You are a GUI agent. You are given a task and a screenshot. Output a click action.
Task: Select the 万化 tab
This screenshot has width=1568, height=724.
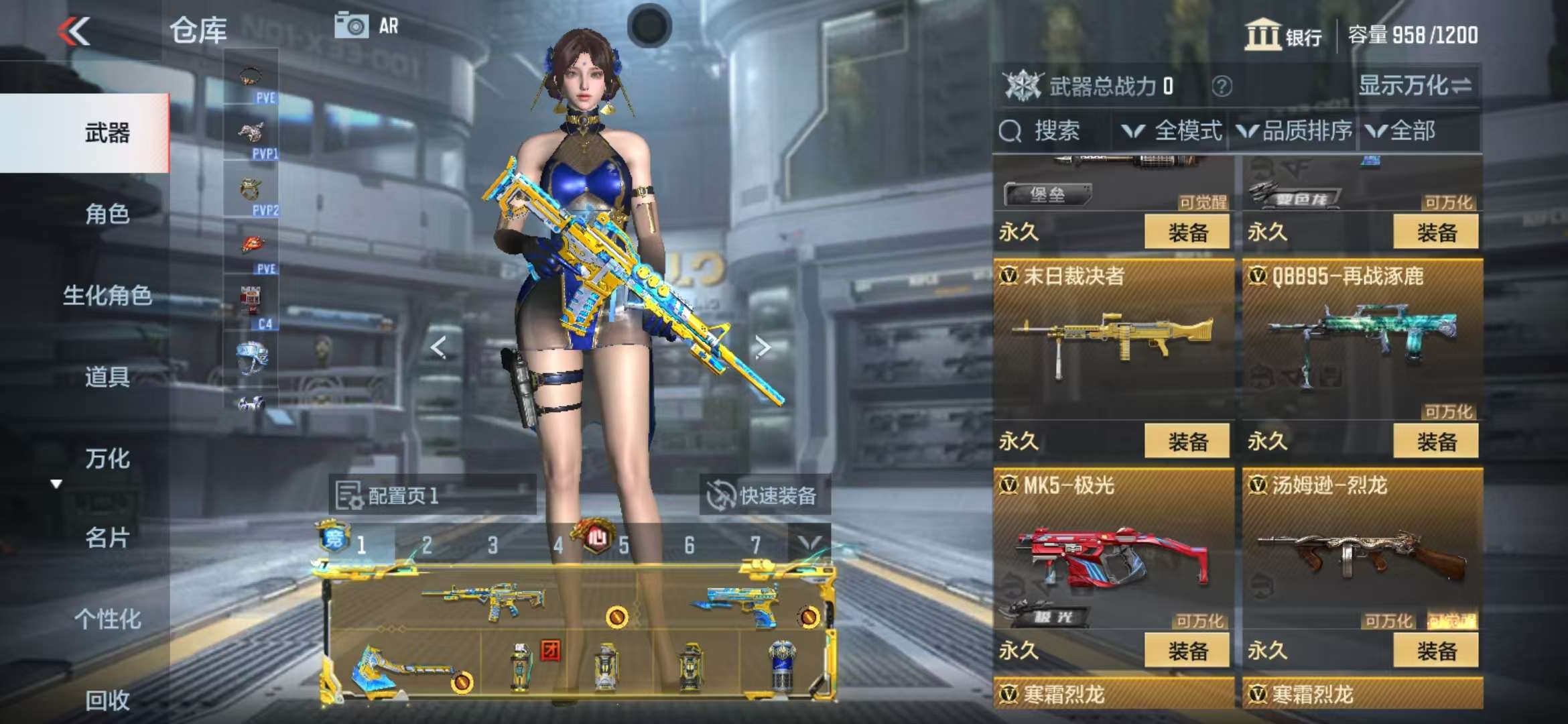point(107,459)
